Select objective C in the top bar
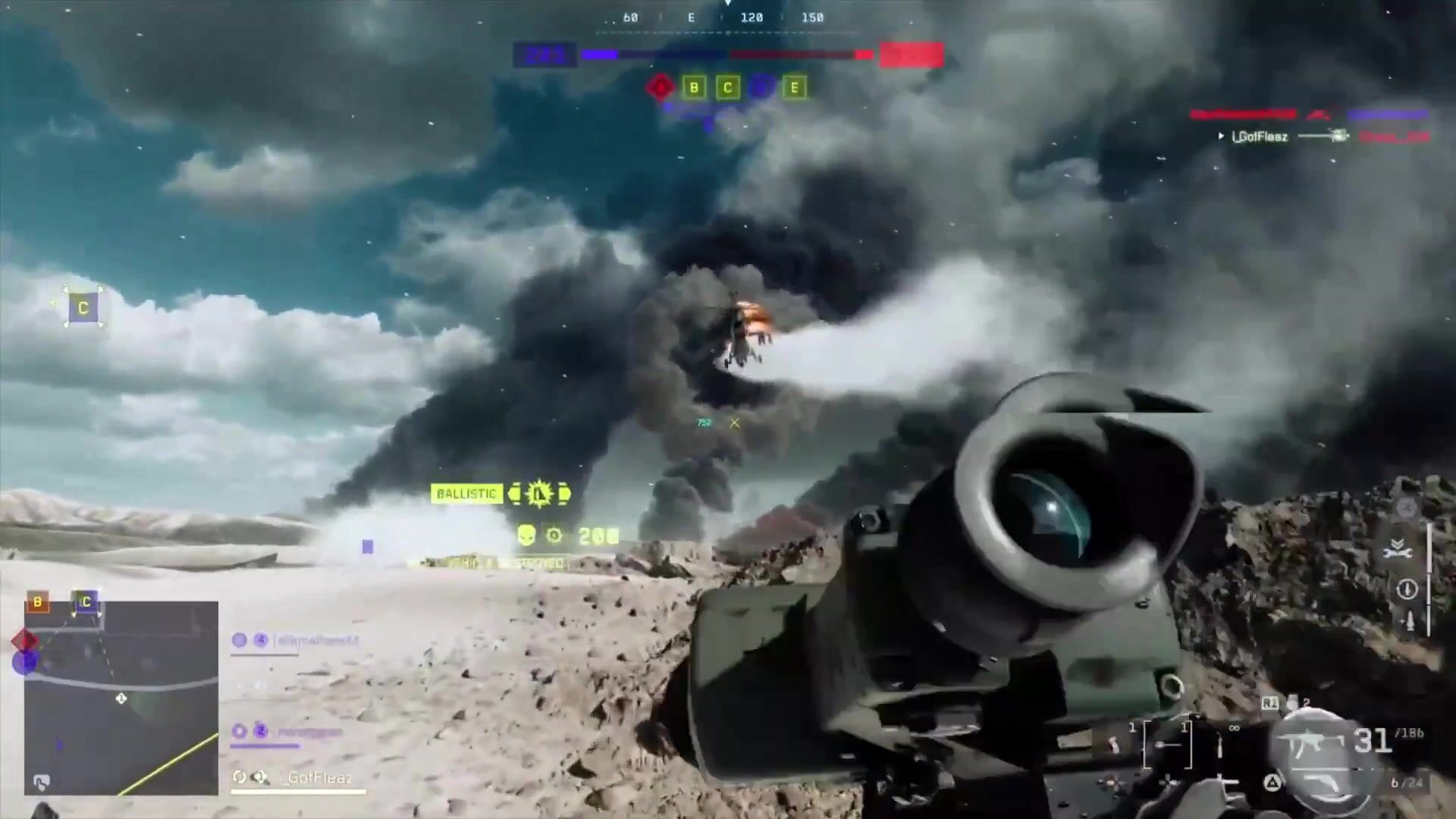This screenshot has width=1456, height=819. click(x=728, y=88)
